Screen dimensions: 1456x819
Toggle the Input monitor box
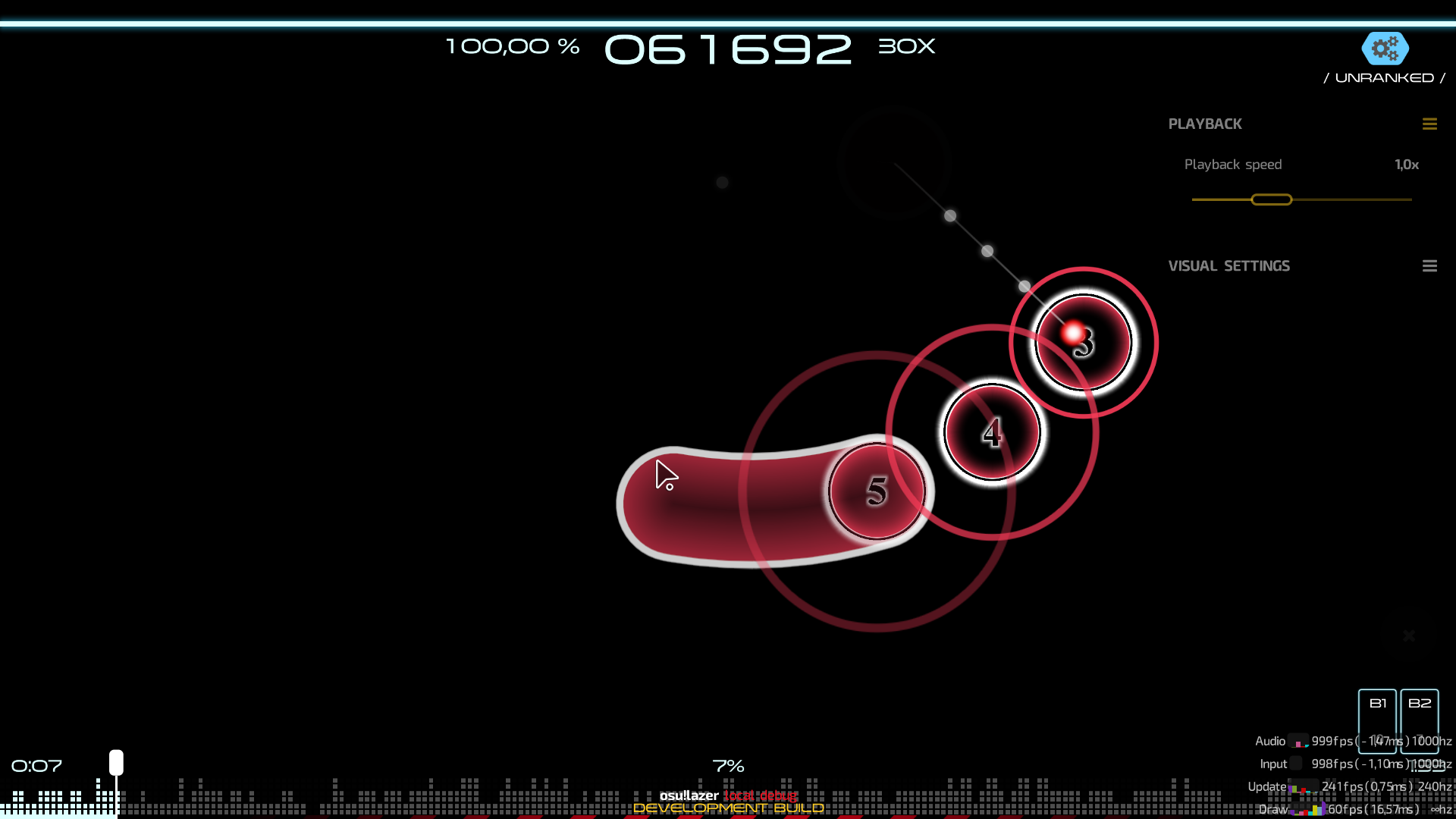(1298, 764)
